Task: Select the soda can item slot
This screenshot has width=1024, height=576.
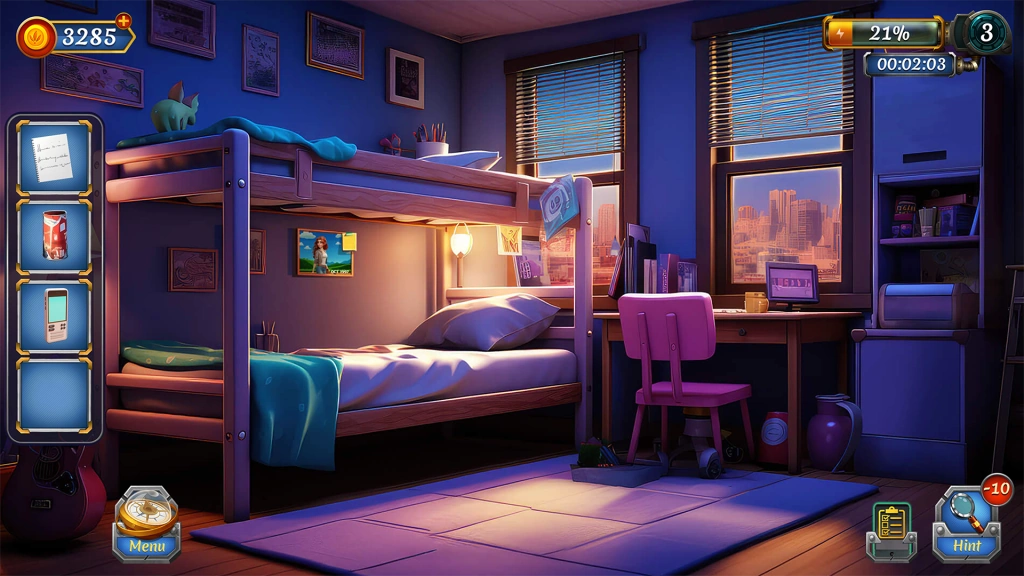Action: 55,236
